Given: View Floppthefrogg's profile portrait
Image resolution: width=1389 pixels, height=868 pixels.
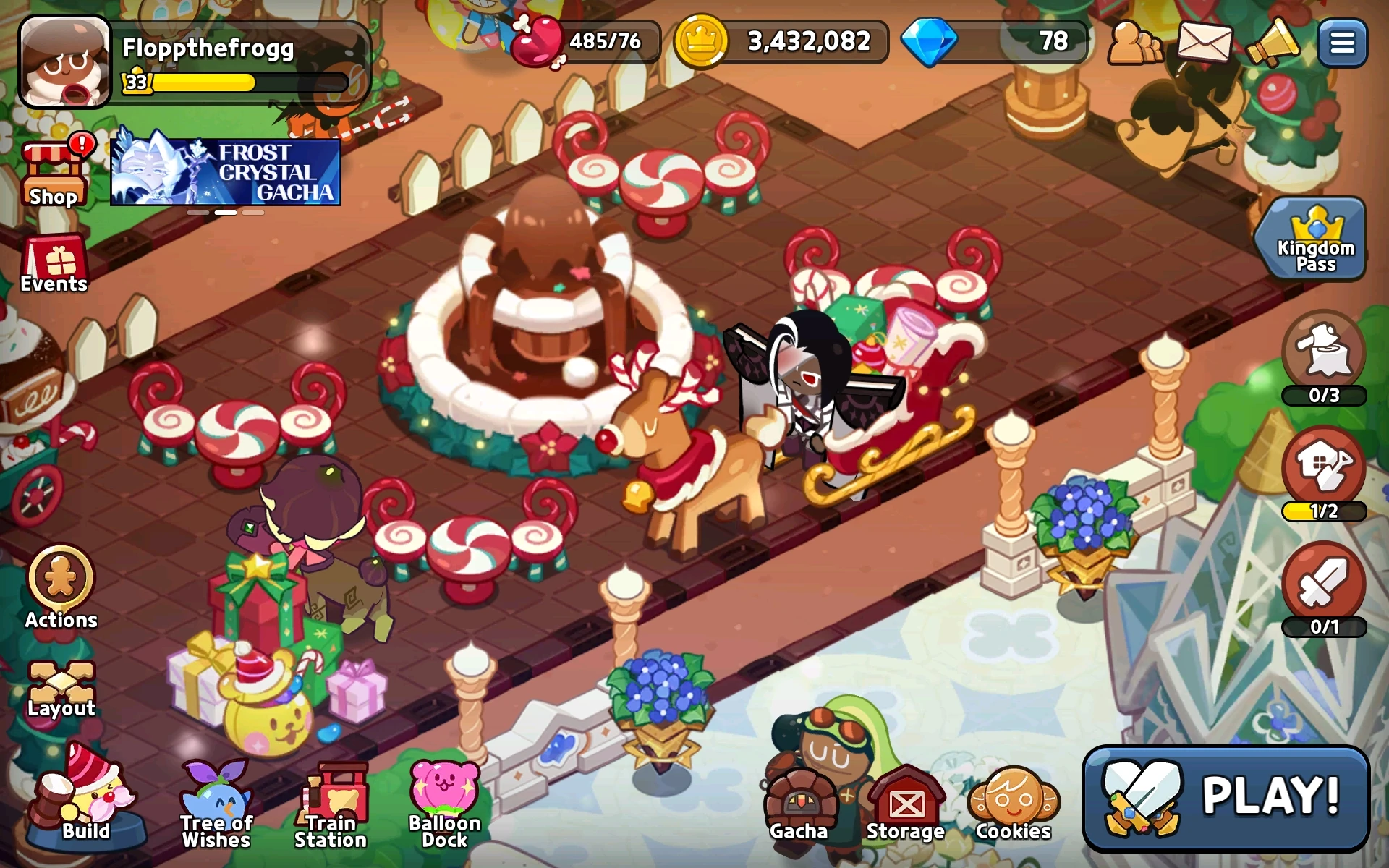Looking at the screenshot, I should click(x=64, y=61).
